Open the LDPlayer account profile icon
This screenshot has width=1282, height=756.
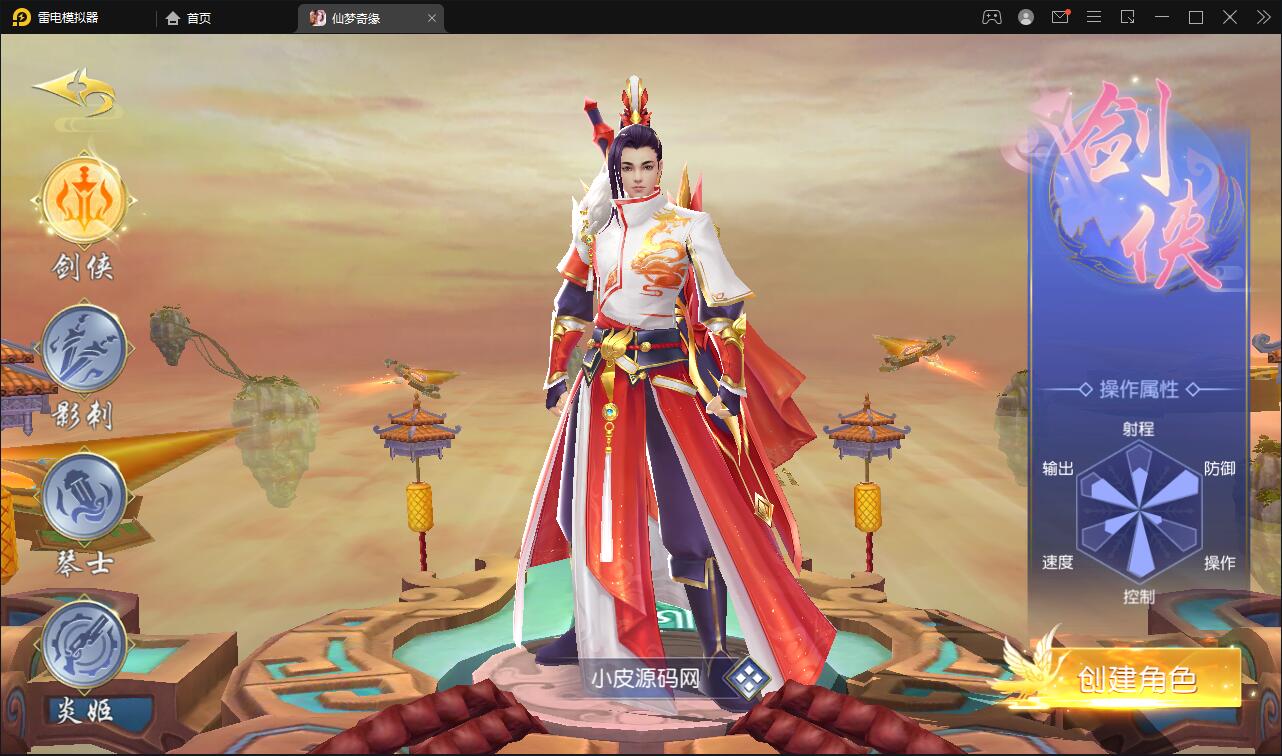pyautogui.click(x=1024, y=17)
